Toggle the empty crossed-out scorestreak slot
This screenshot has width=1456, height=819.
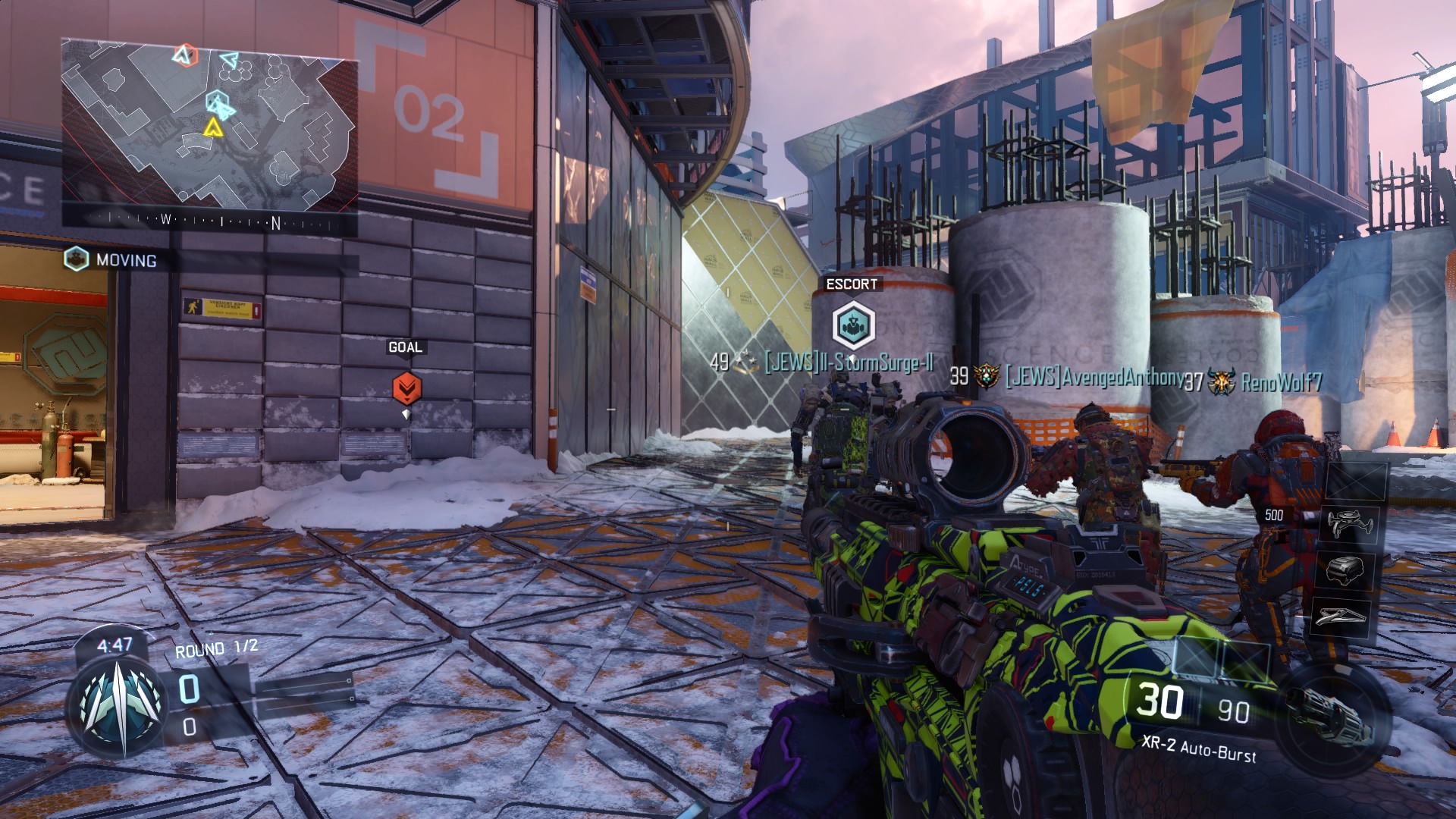tap(1357, 480)
